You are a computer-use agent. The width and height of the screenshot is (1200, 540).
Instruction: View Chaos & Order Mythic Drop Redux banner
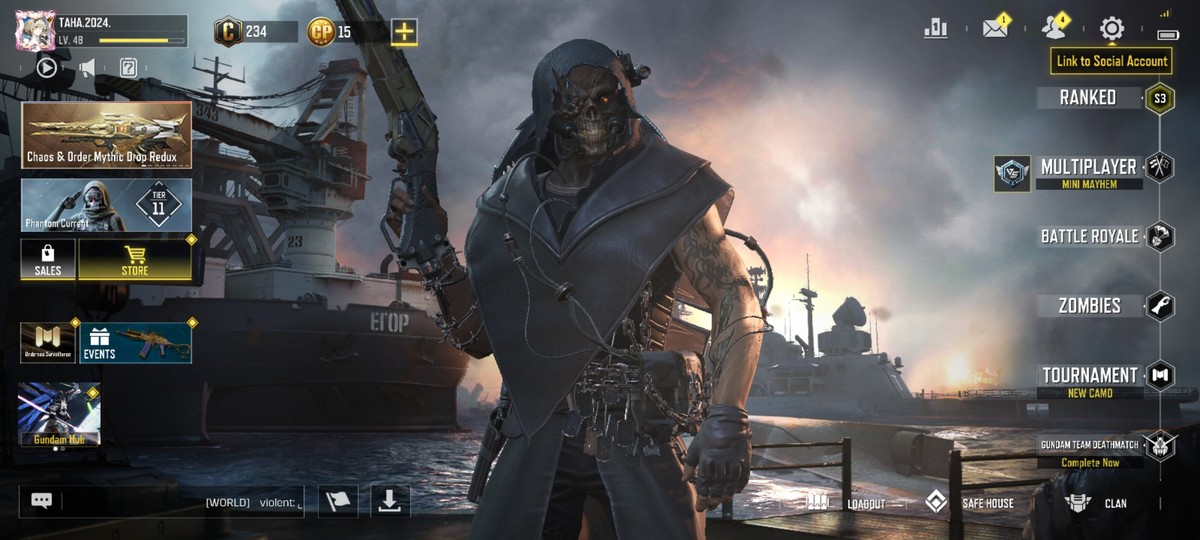pyautogui.click(x=106, y=135)
